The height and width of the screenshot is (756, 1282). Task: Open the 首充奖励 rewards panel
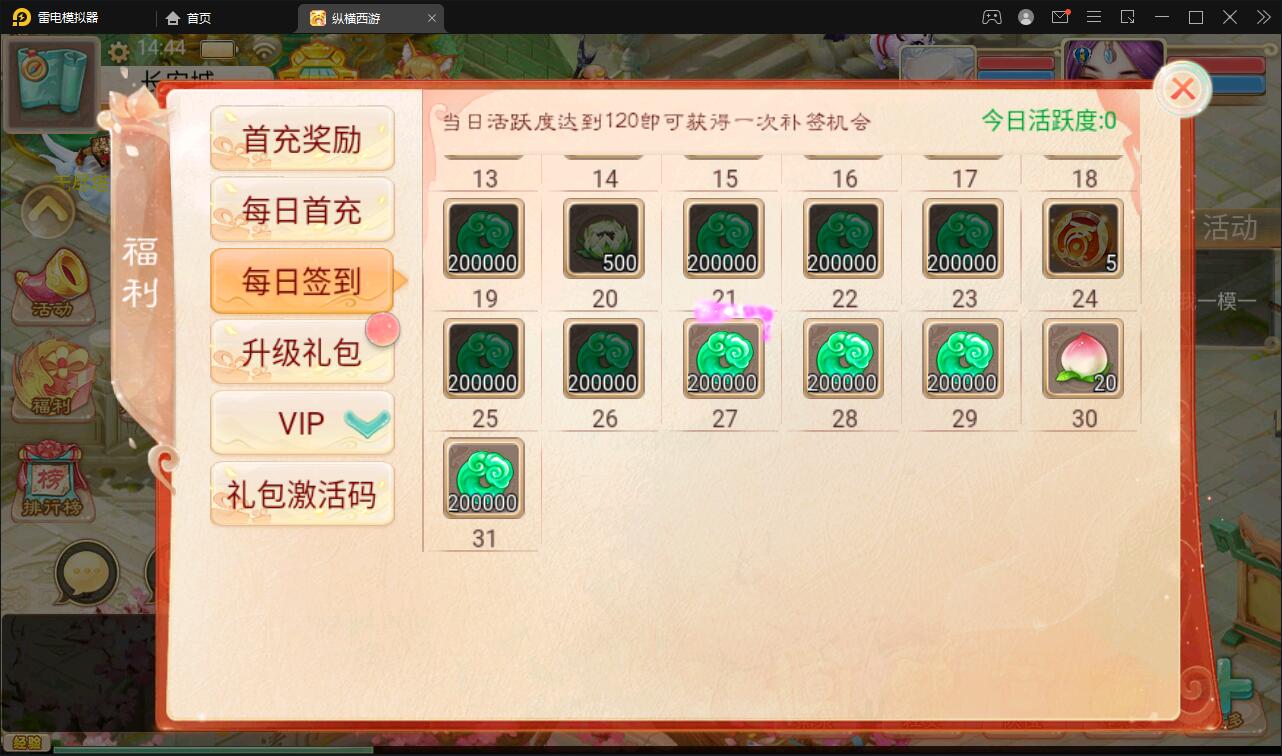(302, 138)
